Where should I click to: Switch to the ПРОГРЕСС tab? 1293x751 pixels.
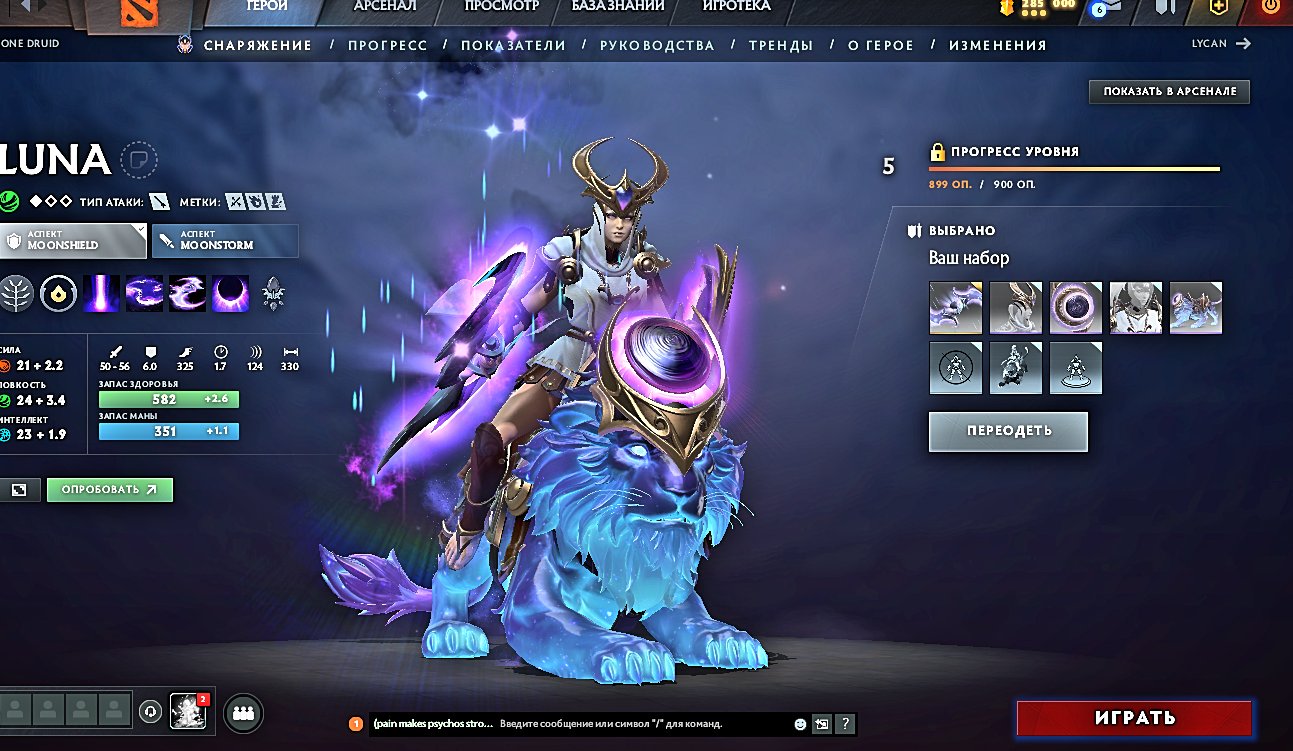[x=386, y=45]
